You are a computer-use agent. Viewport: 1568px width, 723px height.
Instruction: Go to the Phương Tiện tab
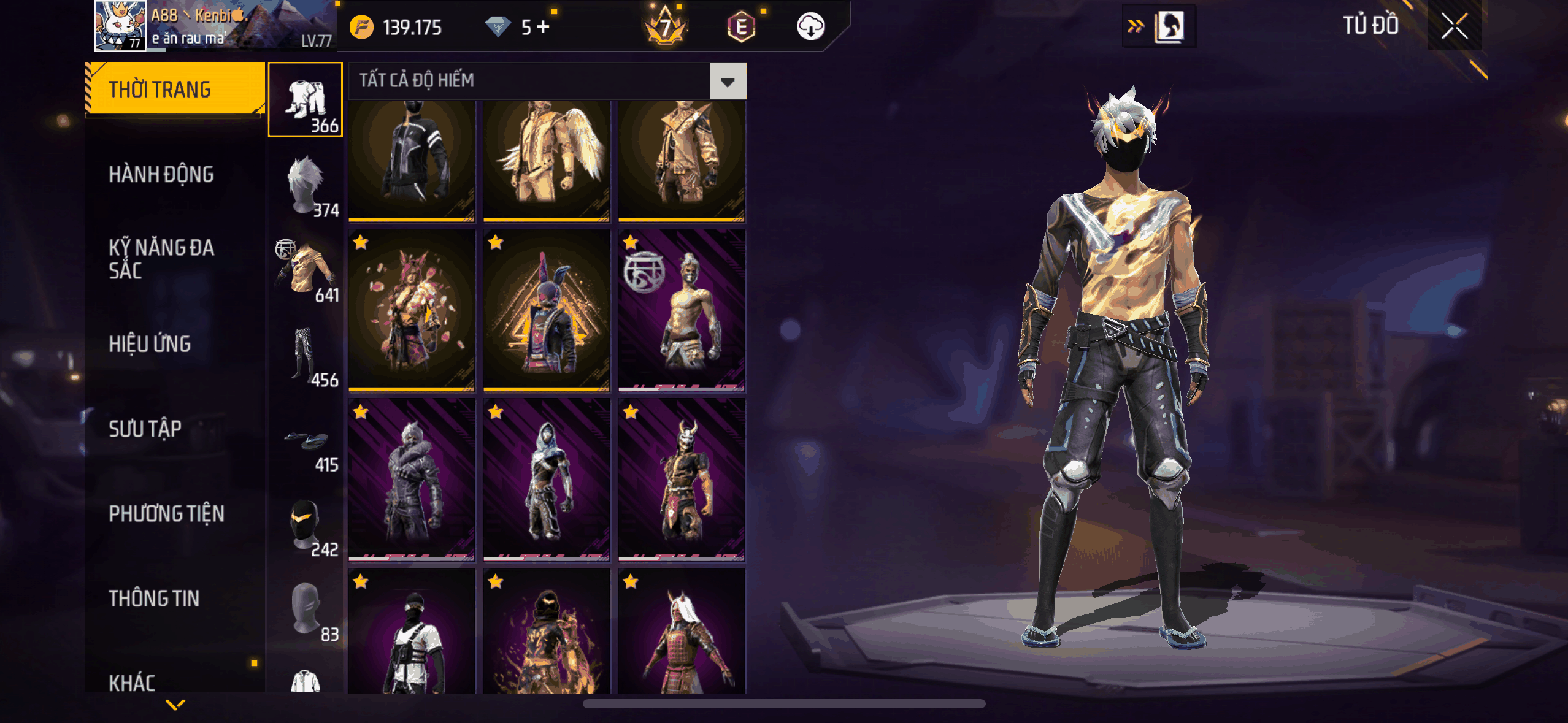point(166,514)
